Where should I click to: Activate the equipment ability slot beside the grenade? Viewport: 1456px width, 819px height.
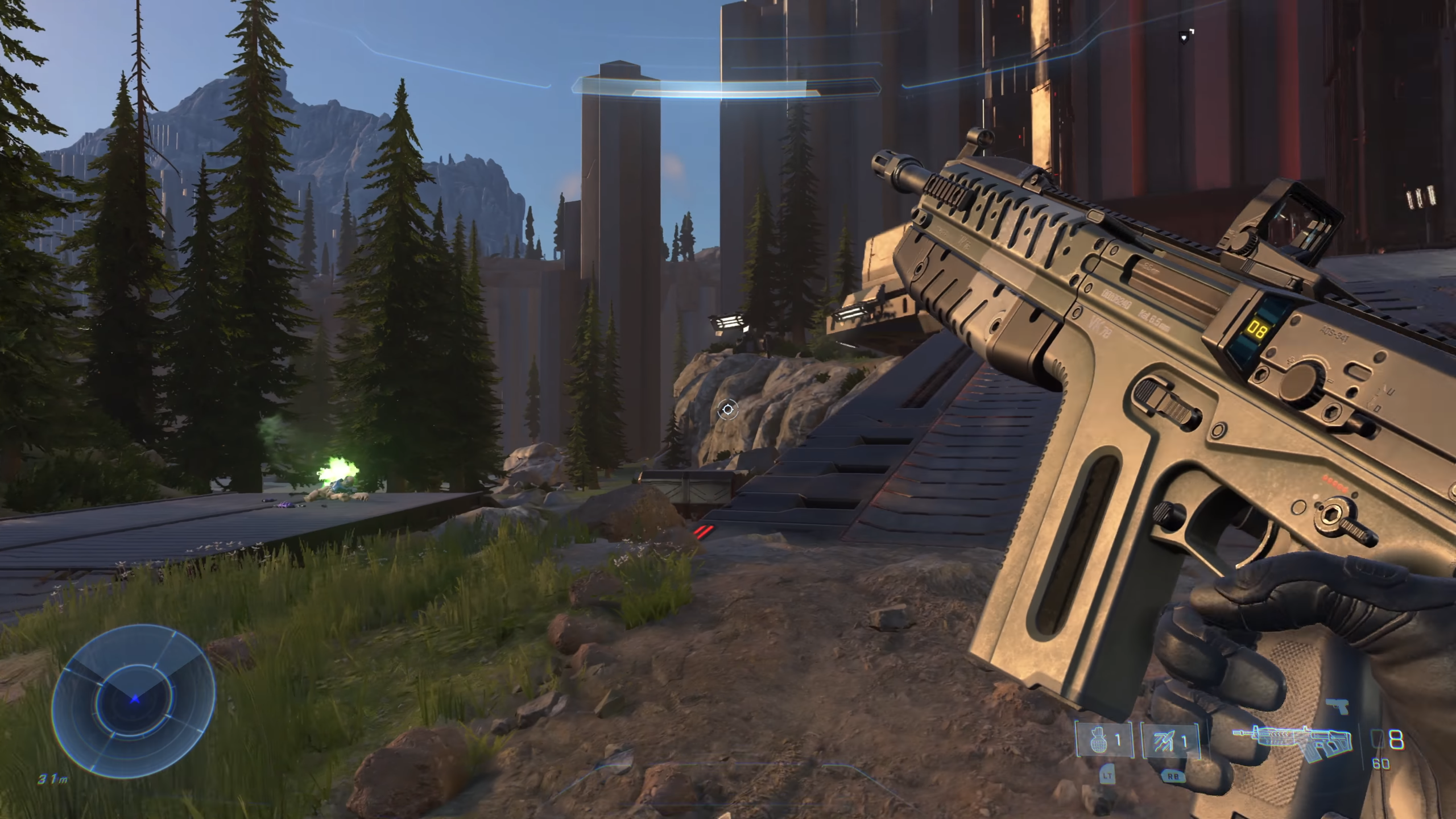(1170, 741)
